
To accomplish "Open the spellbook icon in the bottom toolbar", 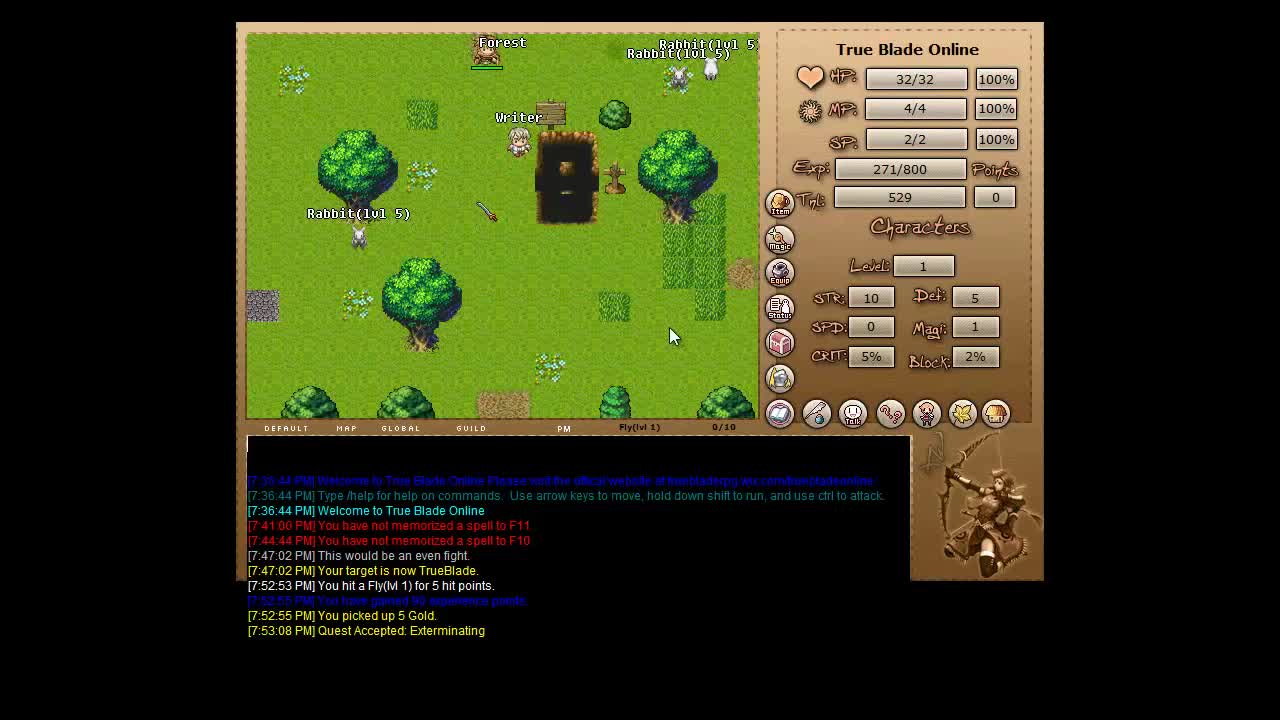I will pyautogui.click(x=780, y=413).
